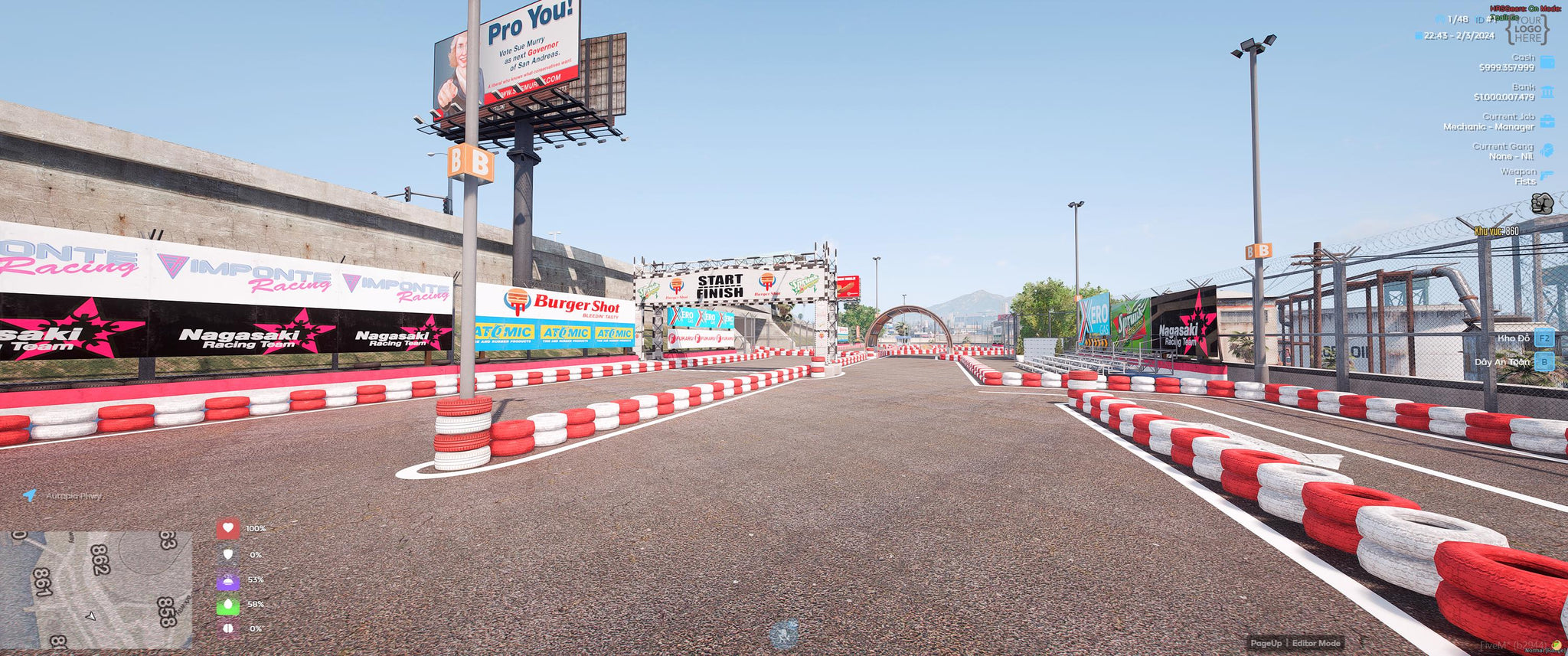
Task: Click the purple hunger food icon
Action: pos(227,580)
